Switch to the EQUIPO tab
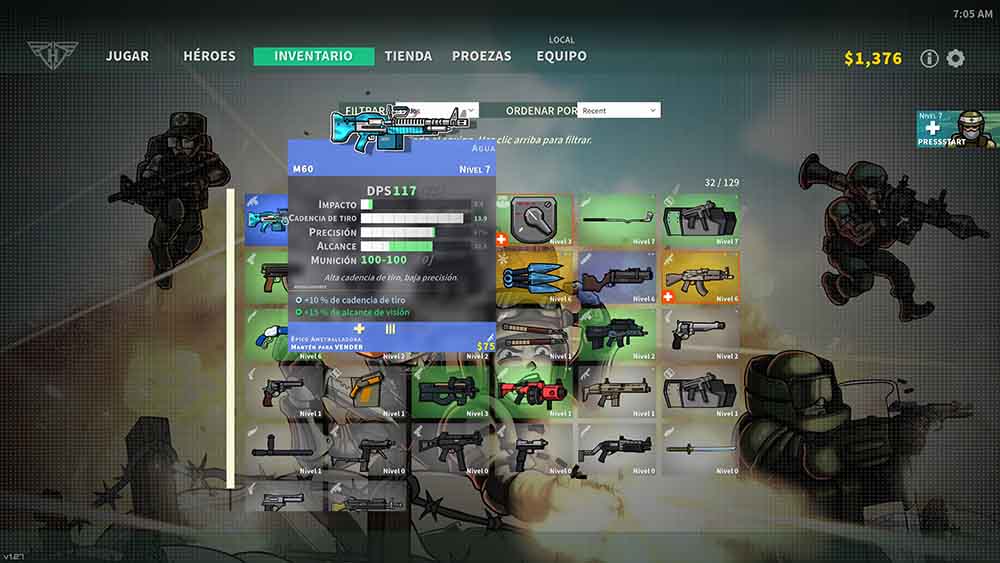1000x563 pixels. point(561,56)
